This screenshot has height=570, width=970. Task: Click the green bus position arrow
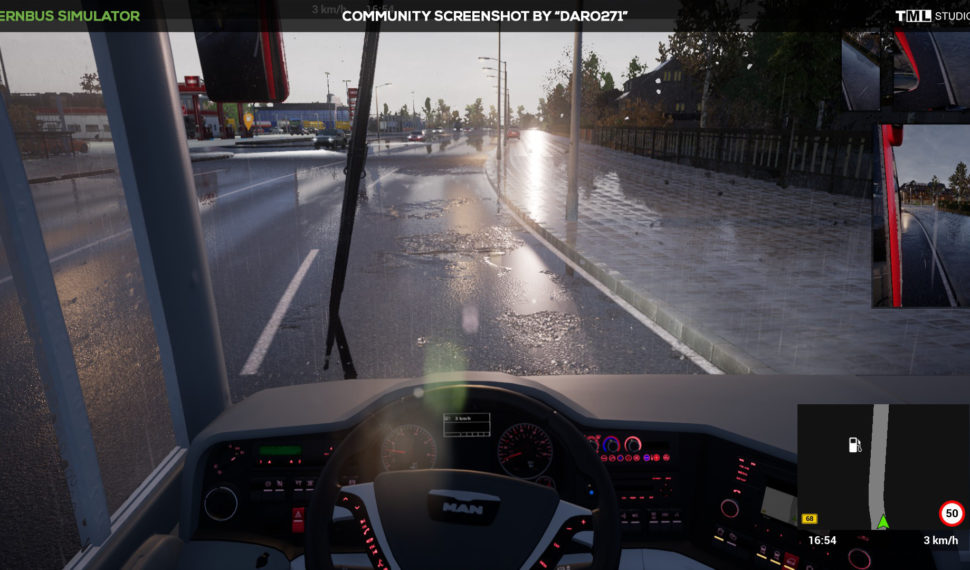click(x=882, y=522)
